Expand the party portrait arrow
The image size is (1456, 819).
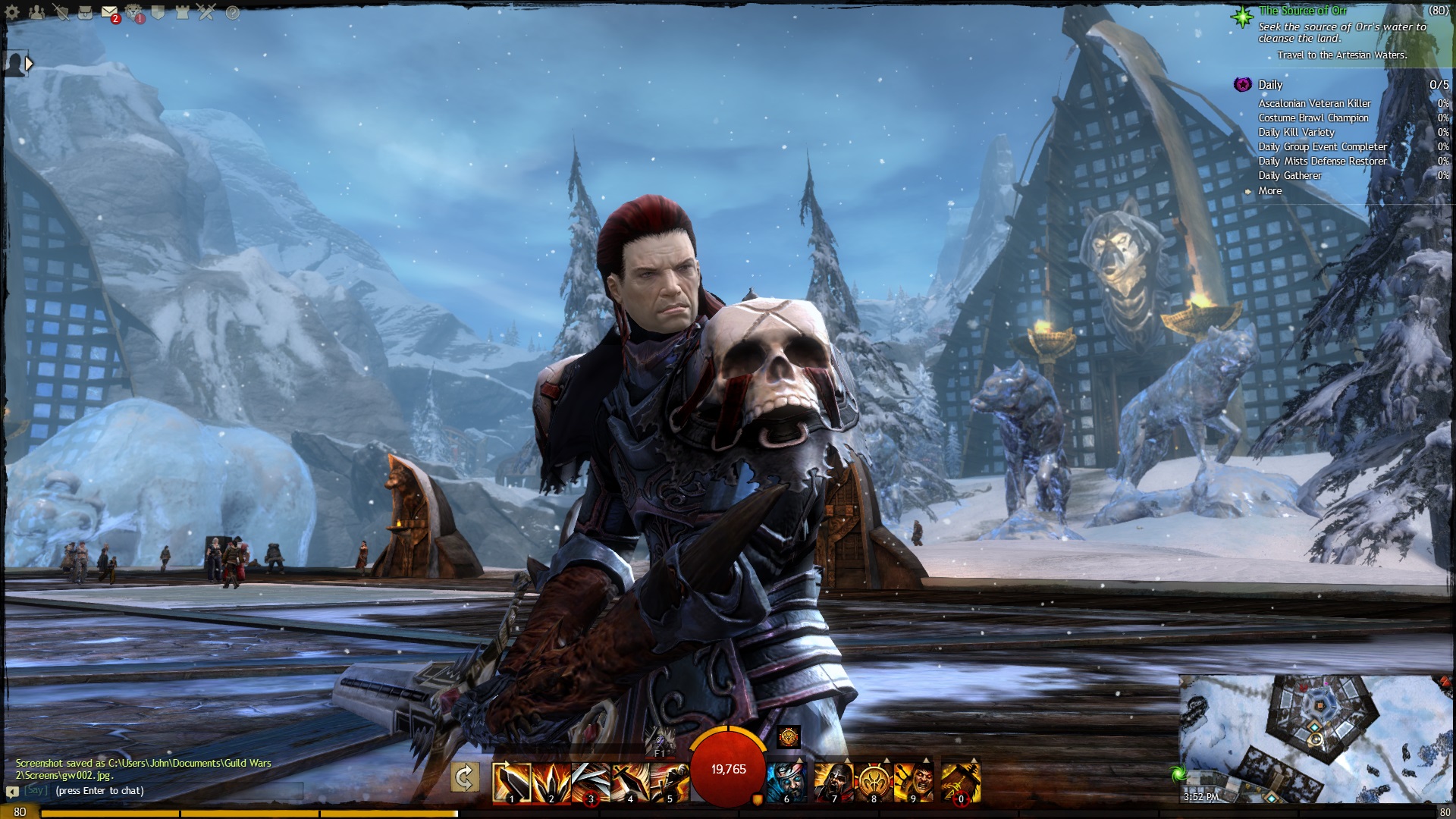(x=29, y=64)
